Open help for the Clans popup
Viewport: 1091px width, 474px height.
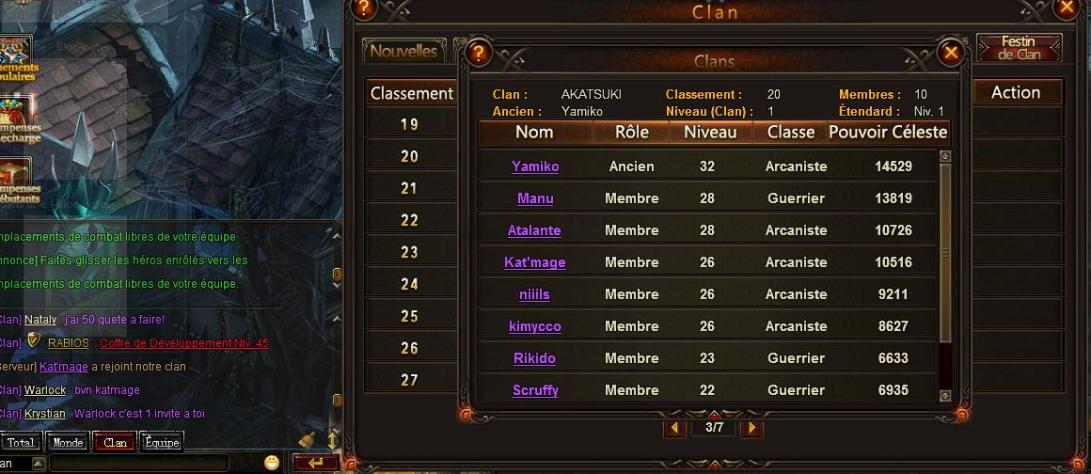(x=479, y=52)
